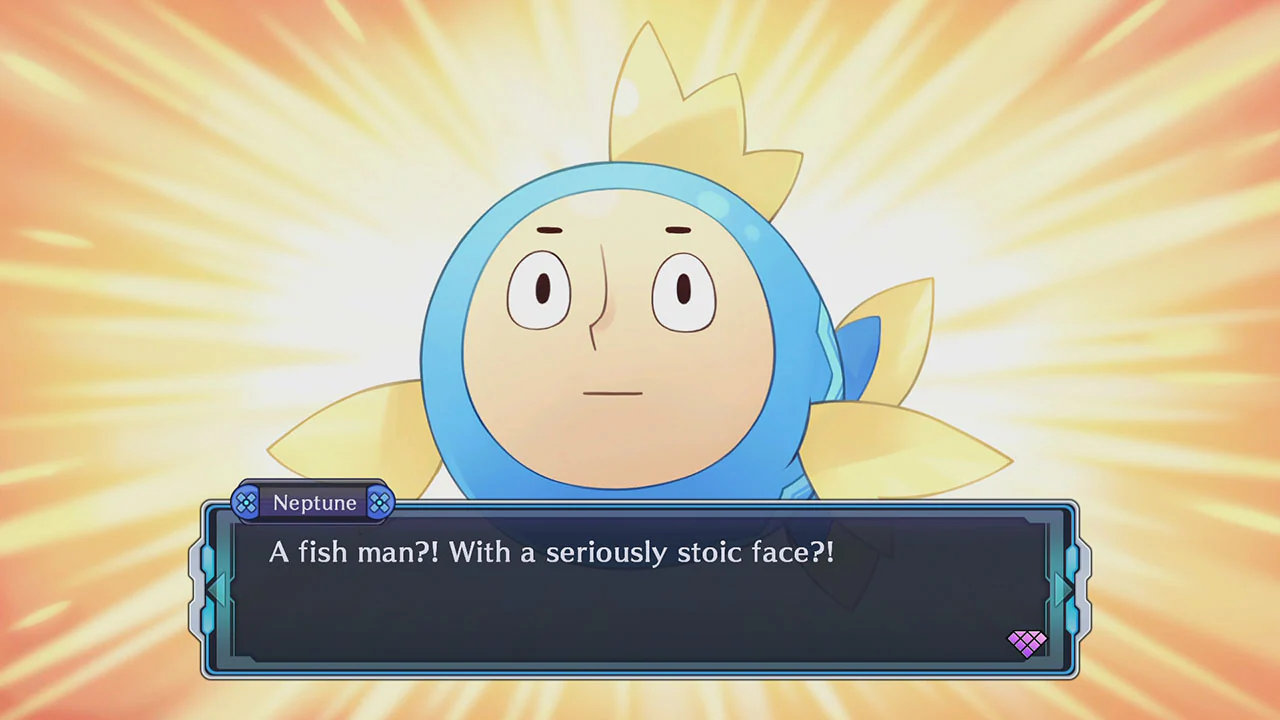Select the X-button icon left of Neptune's name

click(244, 503)
